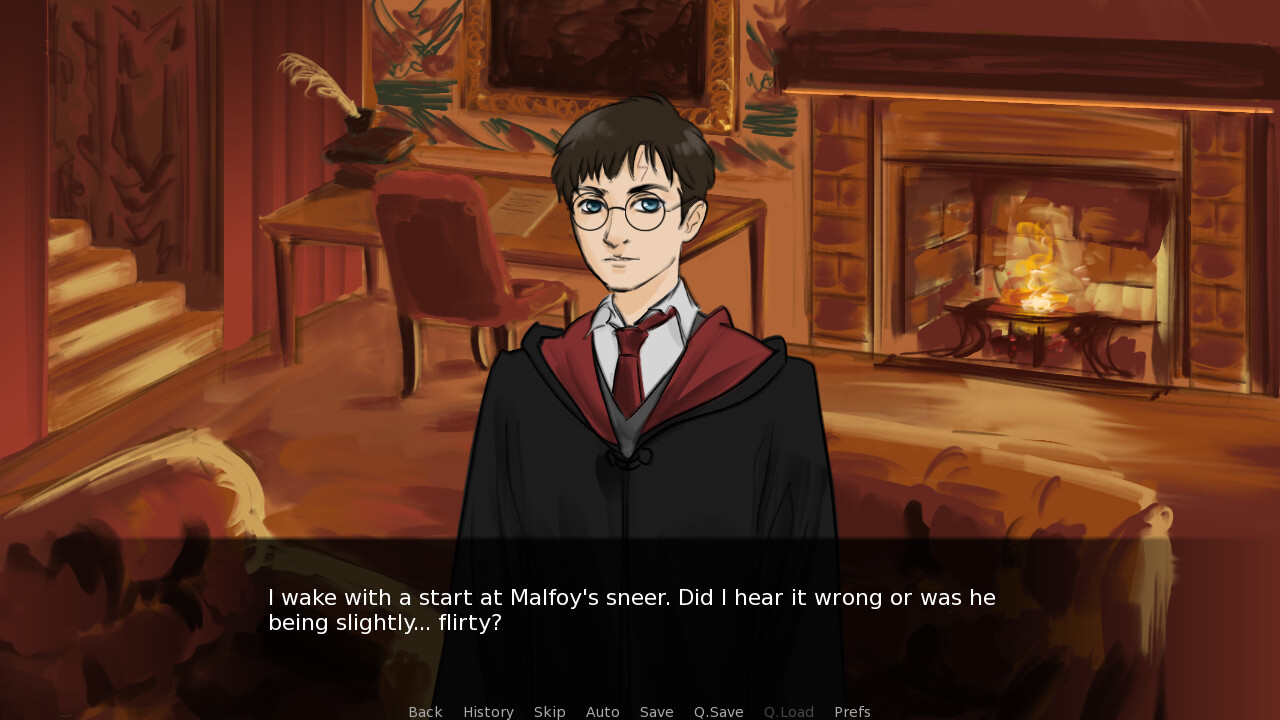Click the quick menu bar at the bottom
Screen dimensions: 1280x720
(640, 711)
